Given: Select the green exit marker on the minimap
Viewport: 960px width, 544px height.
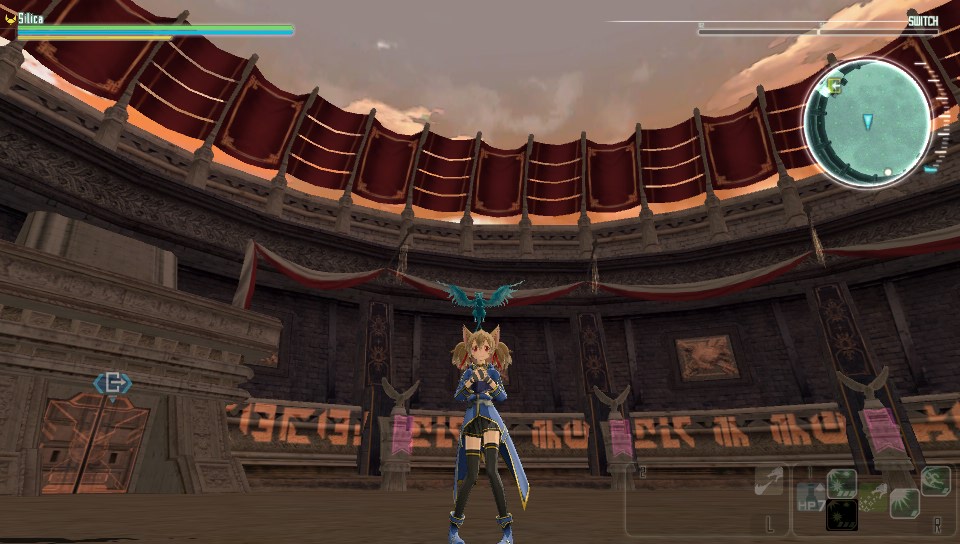Looking at the screenshot, I should [x=833, y=86].
